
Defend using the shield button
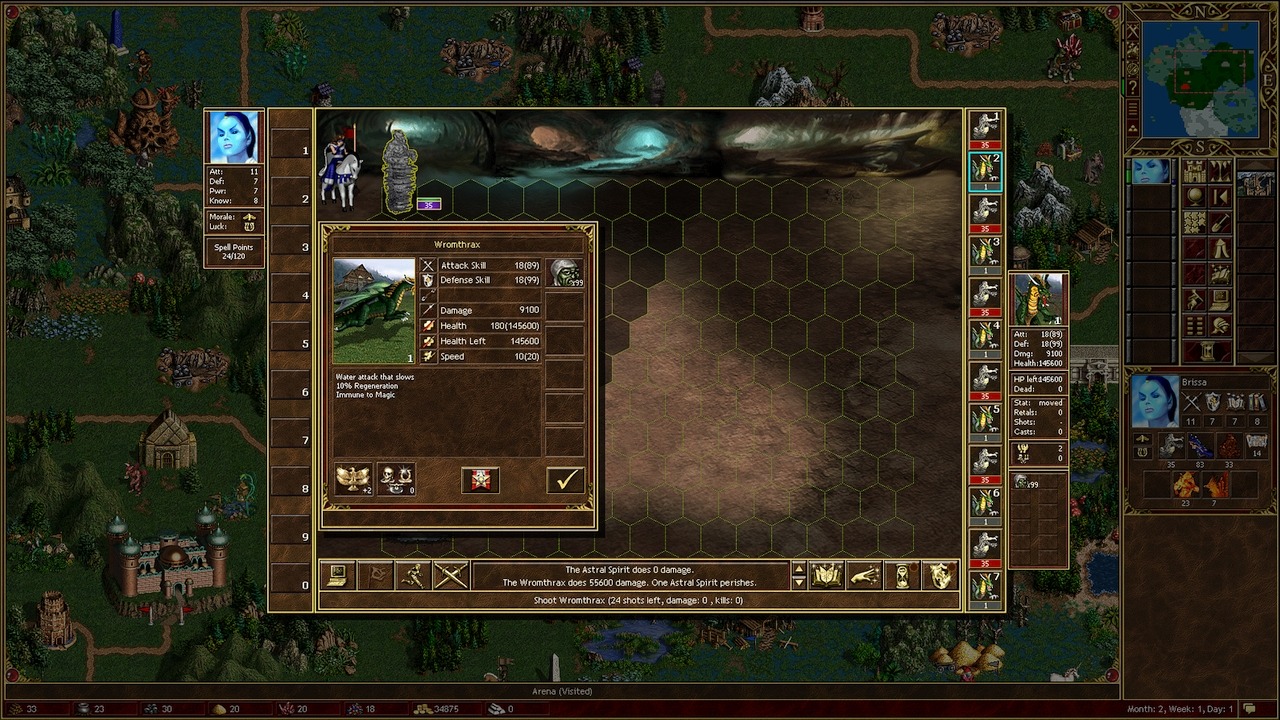(940, 576)
